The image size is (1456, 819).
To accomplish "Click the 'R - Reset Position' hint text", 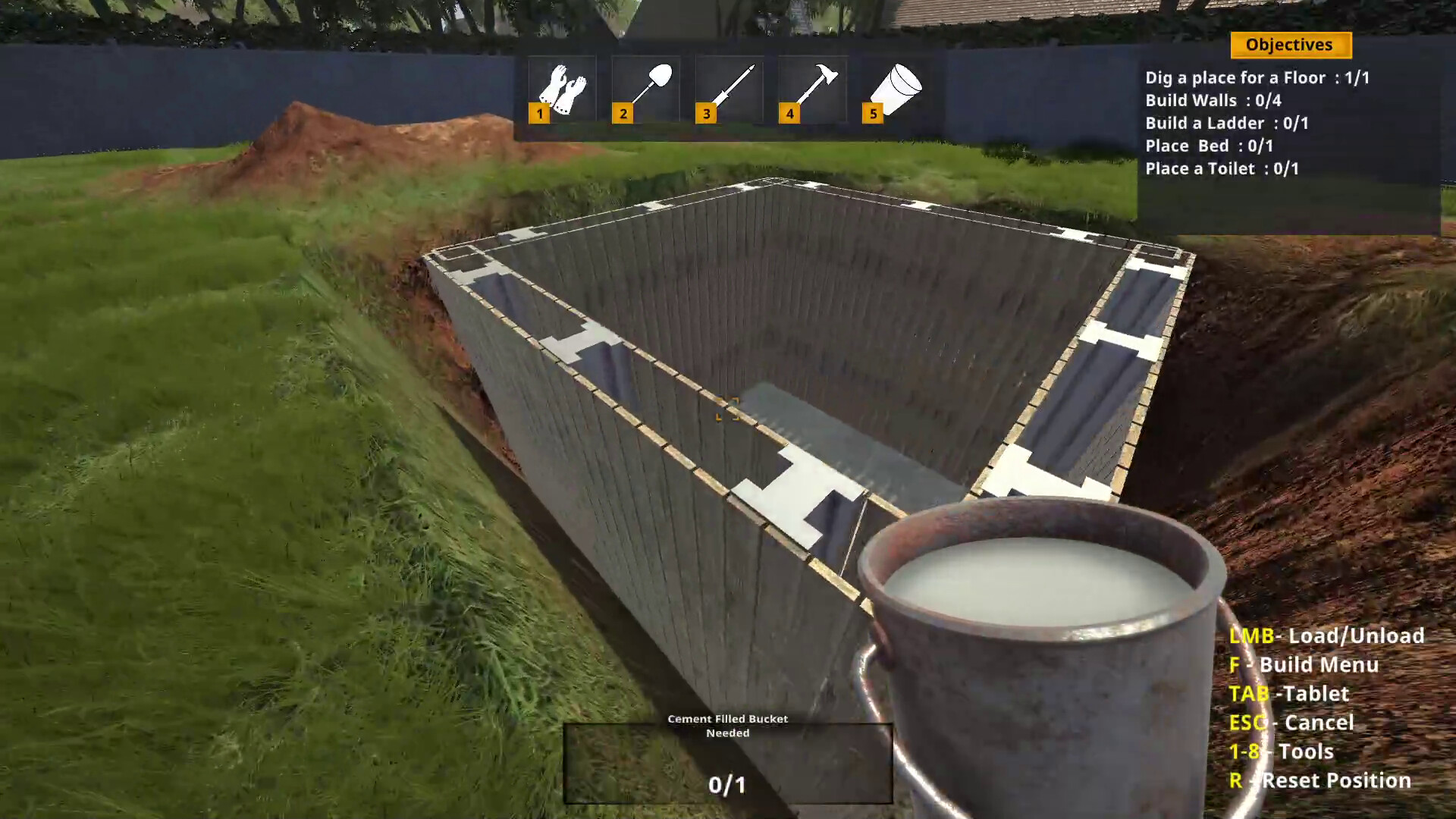I will click(1321, 780).
